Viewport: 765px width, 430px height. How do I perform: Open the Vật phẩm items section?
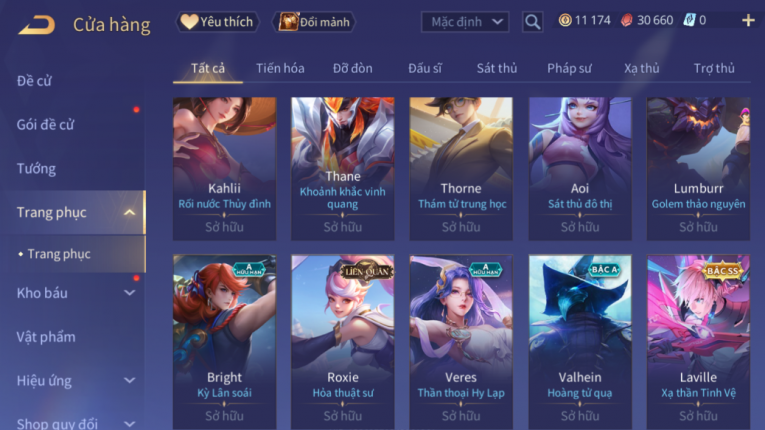point(46,337)
